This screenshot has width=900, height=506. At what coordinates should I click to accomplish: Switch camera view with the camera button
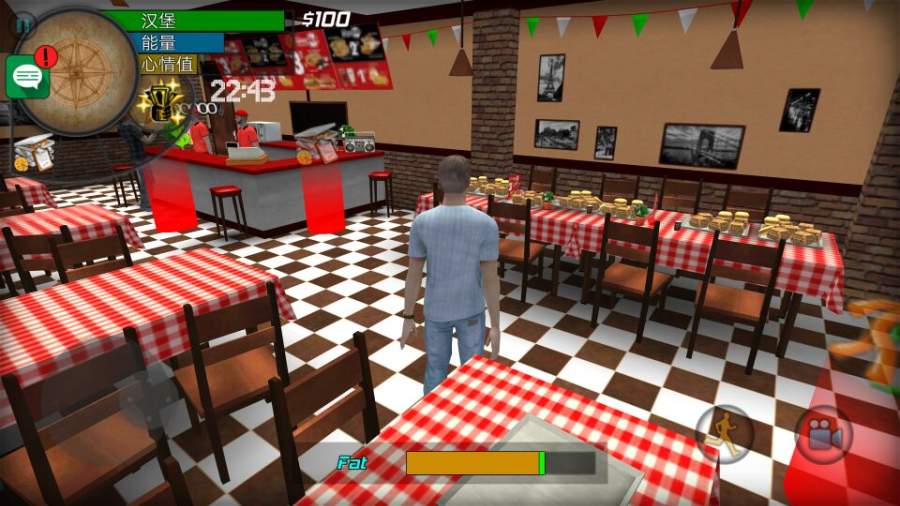tap(824, 433)
